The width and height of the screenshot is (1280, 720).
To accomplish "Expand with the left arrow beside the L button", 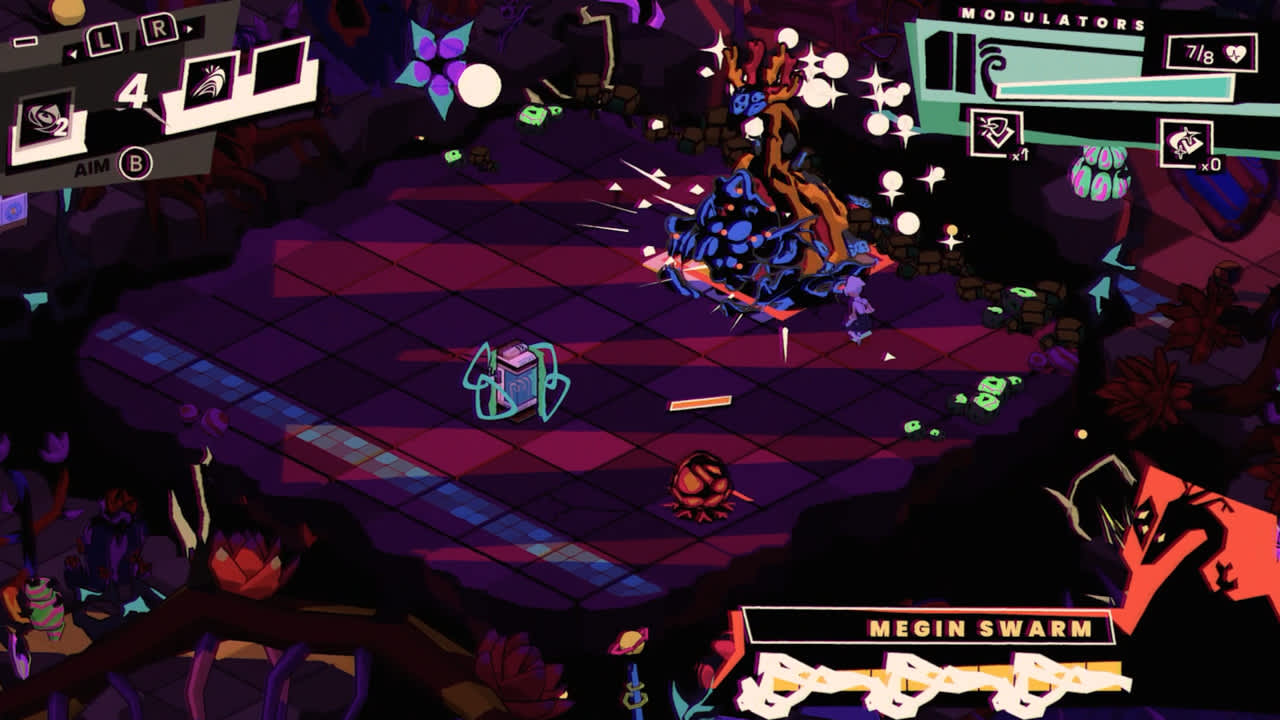I will tap(72, 51).
